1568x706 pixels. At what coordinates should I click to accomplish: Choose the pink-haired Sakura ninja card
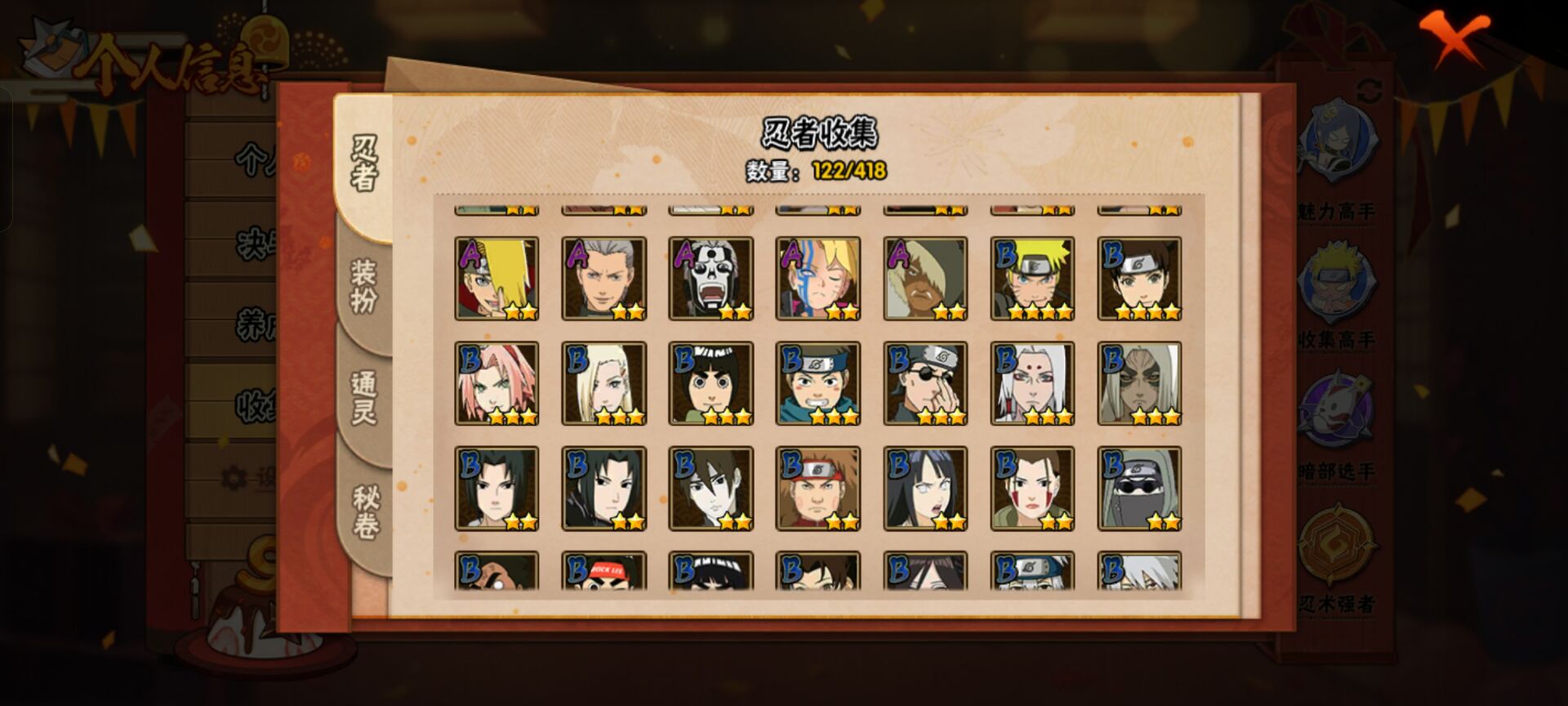497,383
